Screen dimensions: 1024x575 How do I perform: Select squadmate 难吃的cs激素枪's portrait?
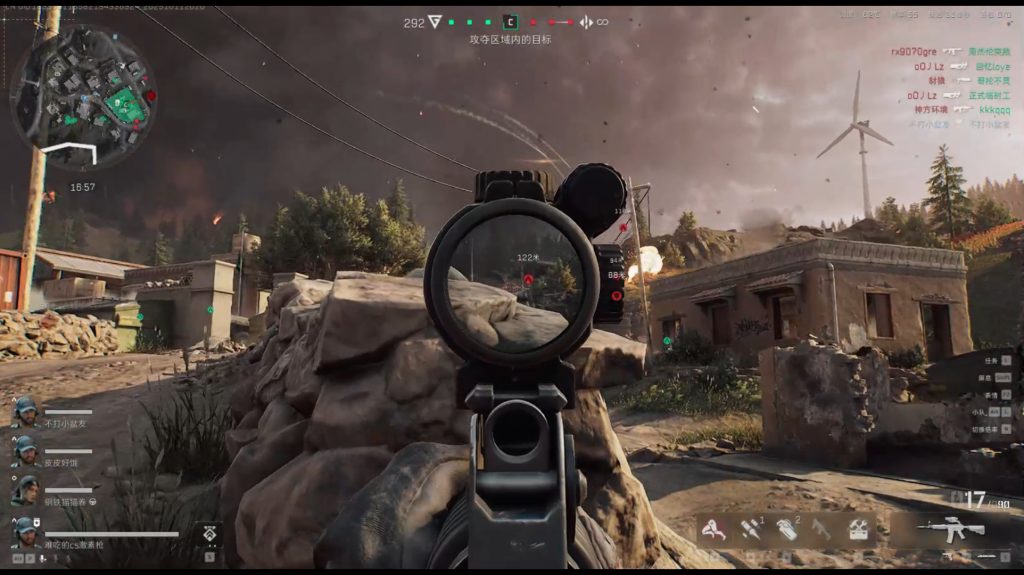point(25,531)
